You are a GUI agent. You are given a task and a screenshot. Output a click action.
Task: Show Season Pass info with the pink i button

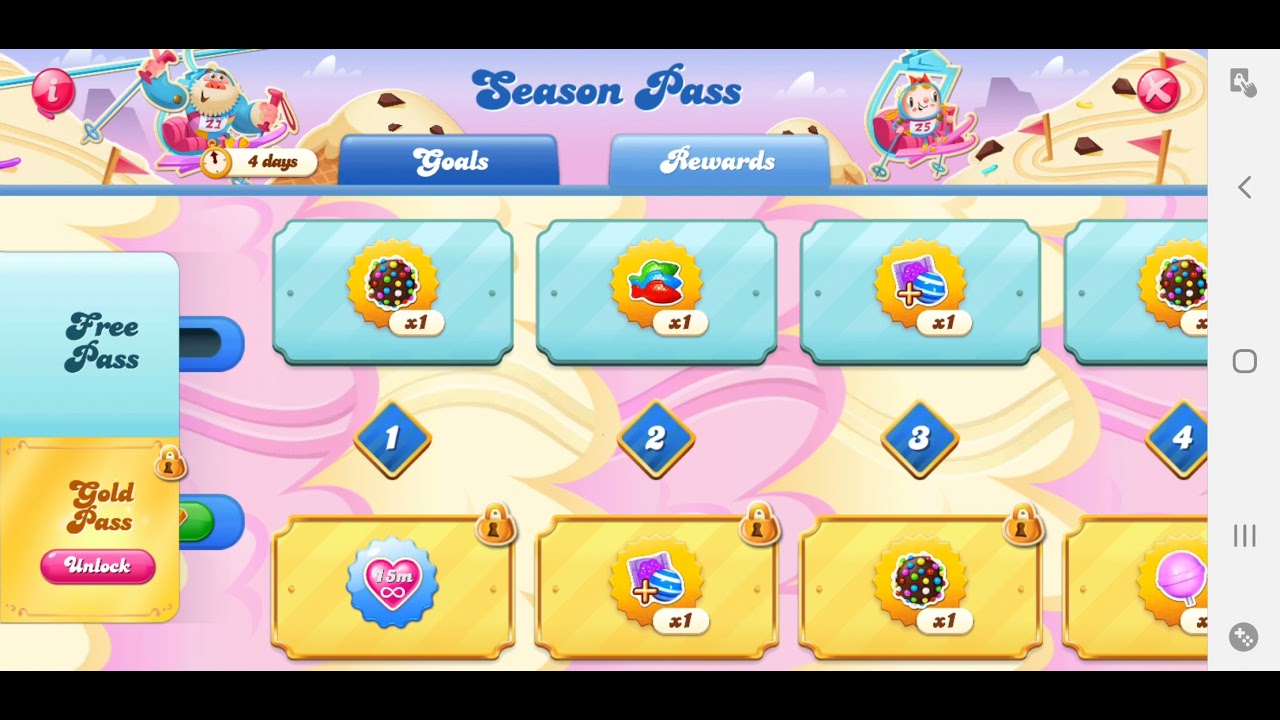click(53, 91)
